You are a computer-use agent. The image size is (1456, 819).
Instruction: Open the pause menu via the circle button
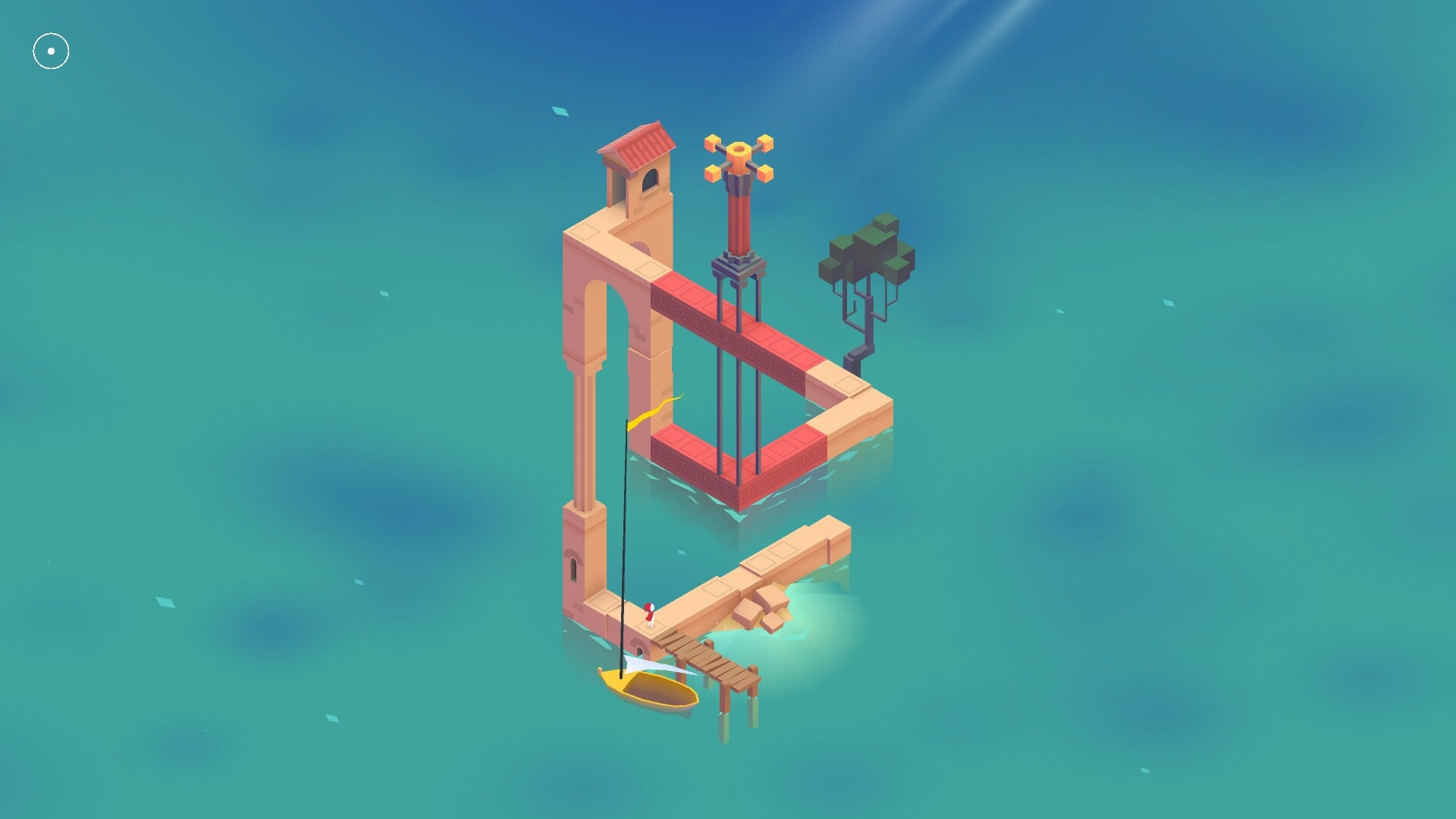[x=50, y=50]
